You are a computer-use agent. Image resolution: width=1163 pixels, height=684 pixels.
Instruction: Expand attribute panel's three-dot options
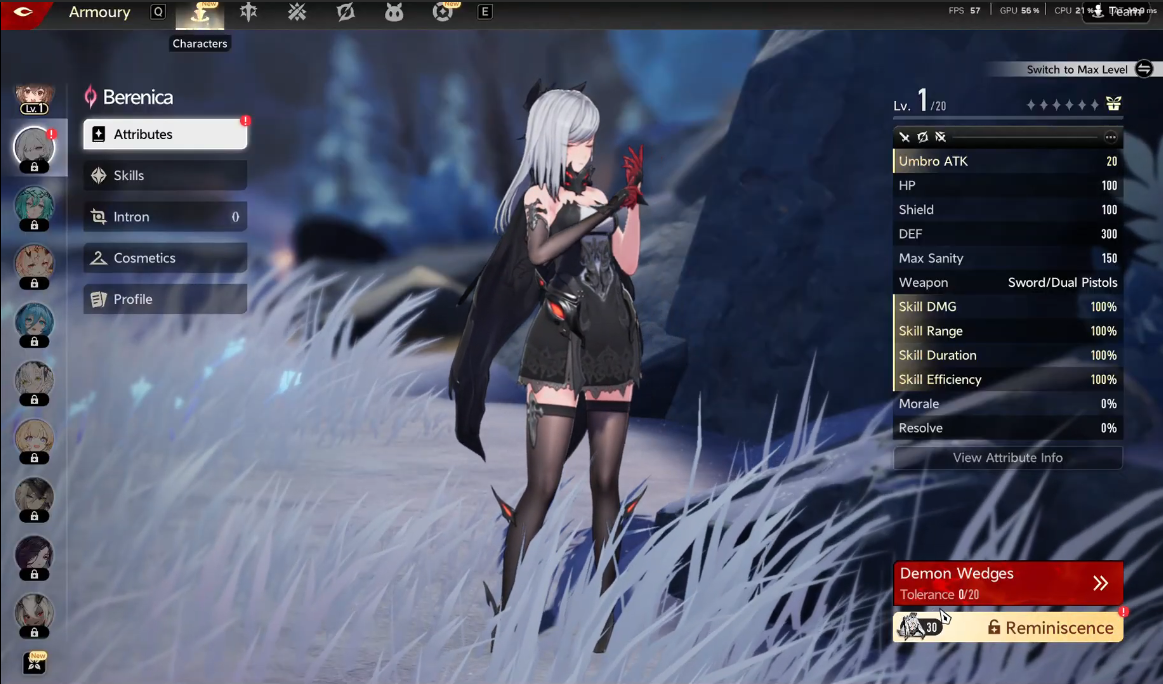click(1110, 137)
